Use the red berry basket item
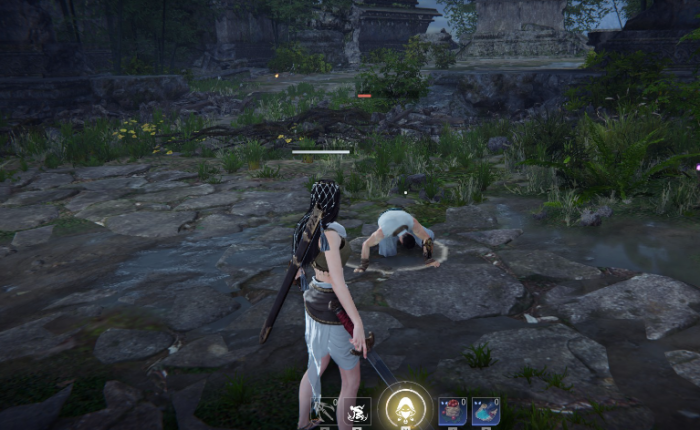 click(x=451, y=412)
